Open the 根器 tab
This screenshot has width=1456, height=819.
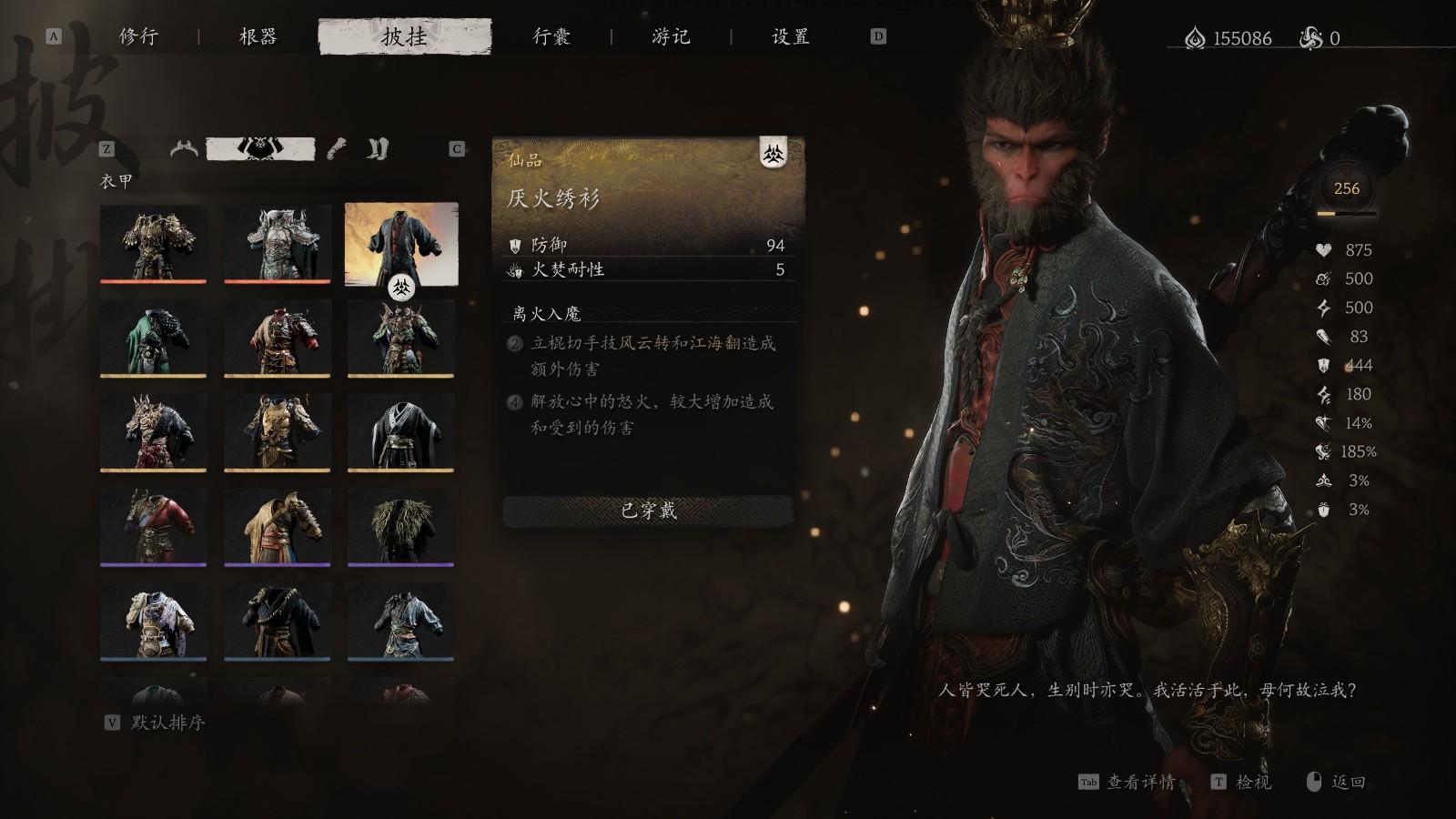tap(258, 38)
